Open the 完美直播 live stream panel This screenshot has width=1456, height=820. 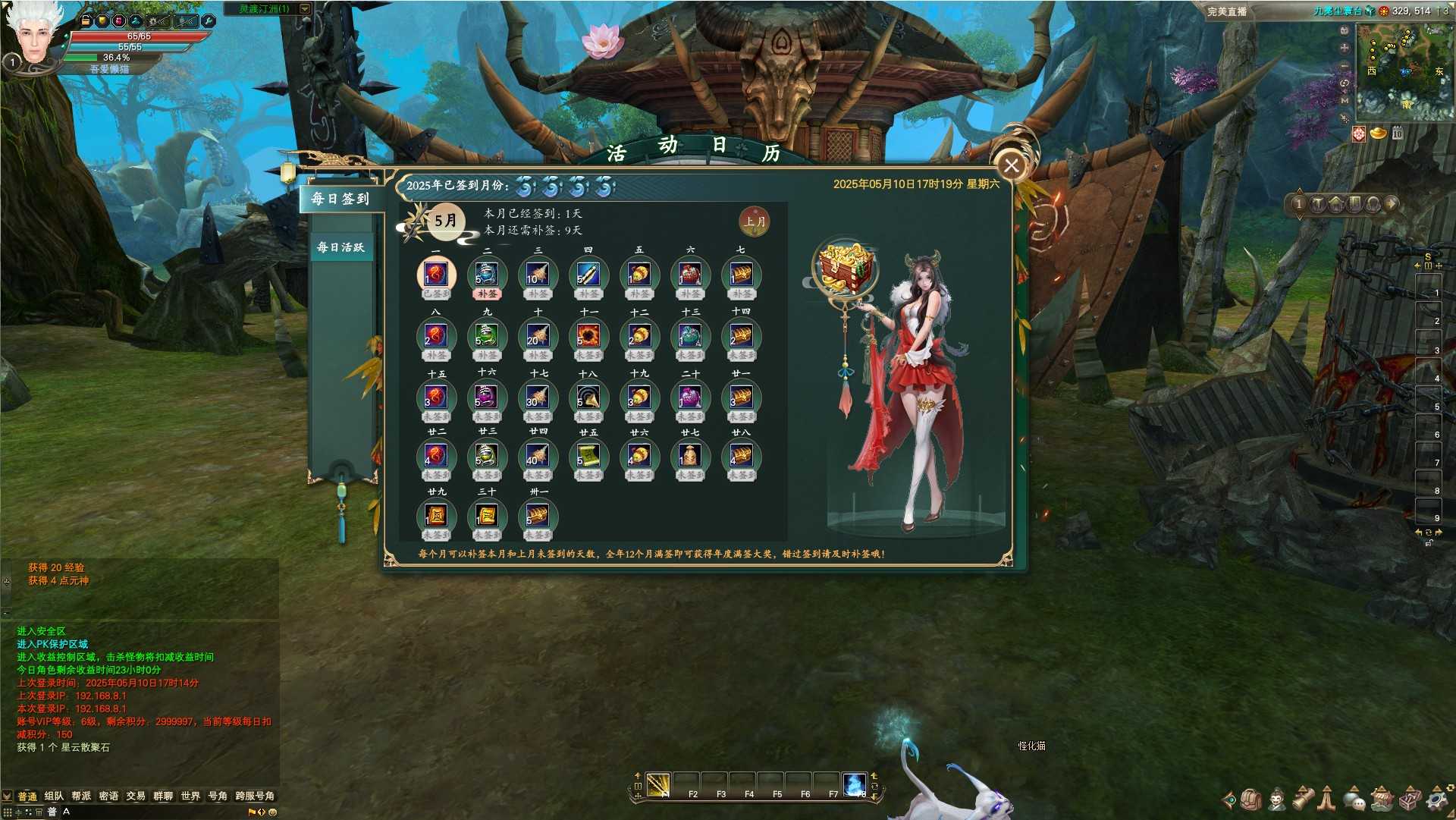(x=1226, y=11)
